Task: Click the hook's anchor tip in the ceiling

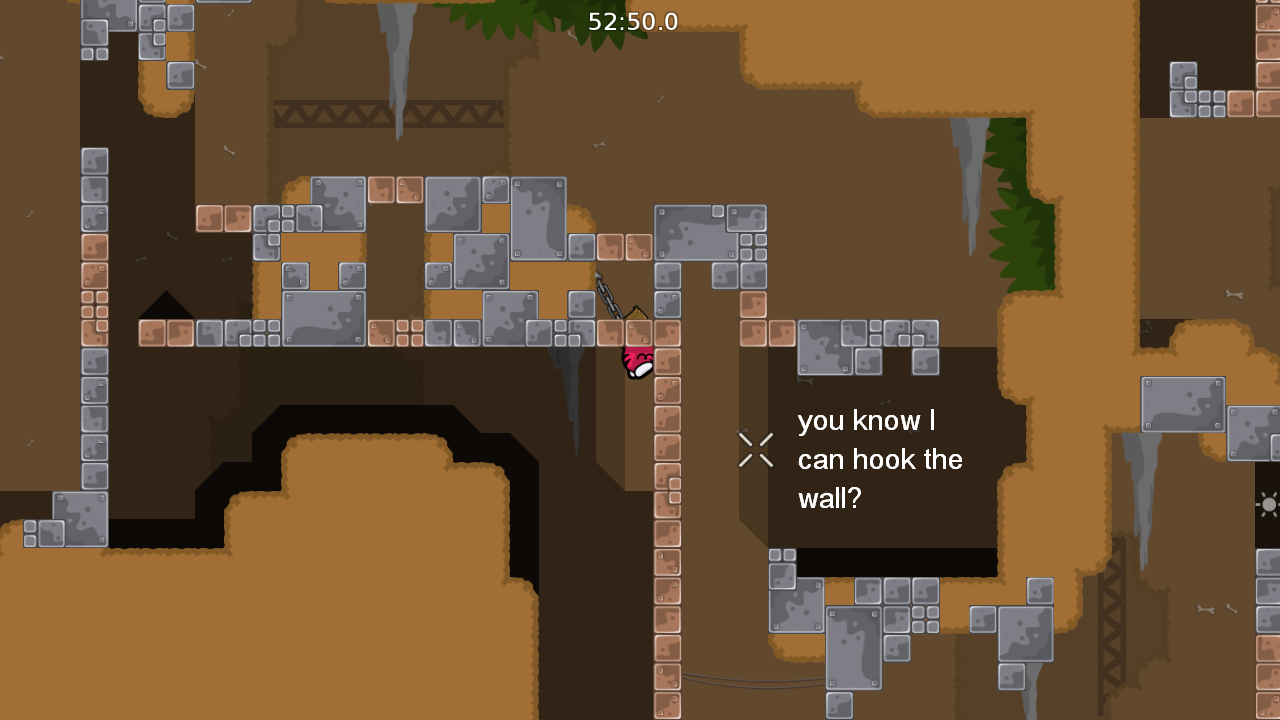Action: [x=597, y=272]
